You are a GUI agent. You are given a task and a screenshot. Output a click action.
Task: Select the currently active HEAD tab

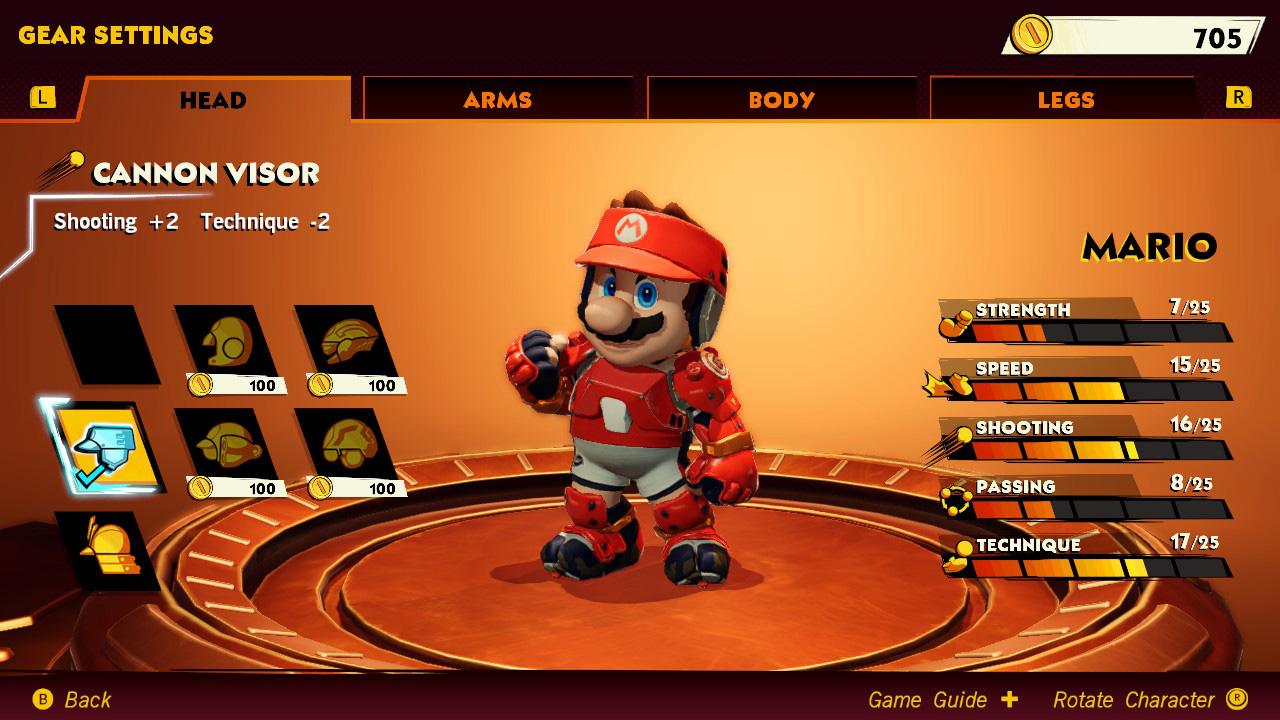(x=211, y=99)
